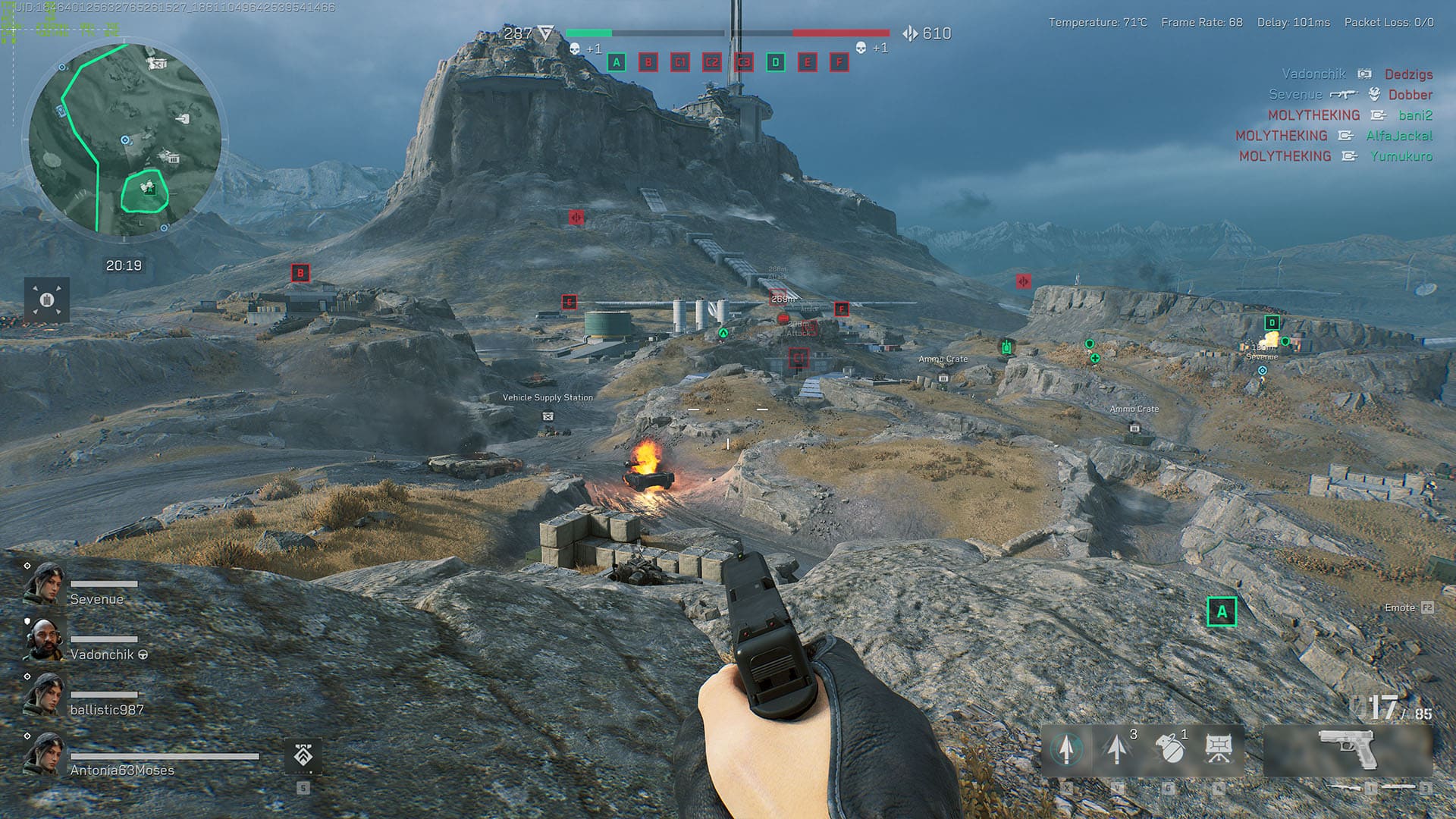Select objective A in top capture bar
Image resolution: width=1456 pixels, height=819 pixels.
coord(617,62)
